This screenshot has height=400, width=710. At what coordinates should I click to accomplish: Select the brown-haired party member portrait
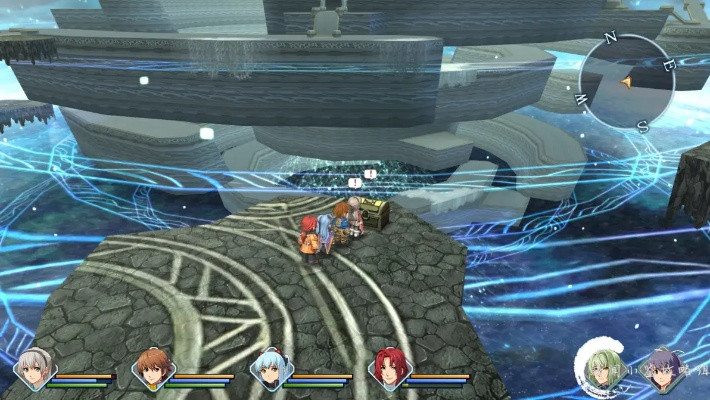(x=152, y=368)
